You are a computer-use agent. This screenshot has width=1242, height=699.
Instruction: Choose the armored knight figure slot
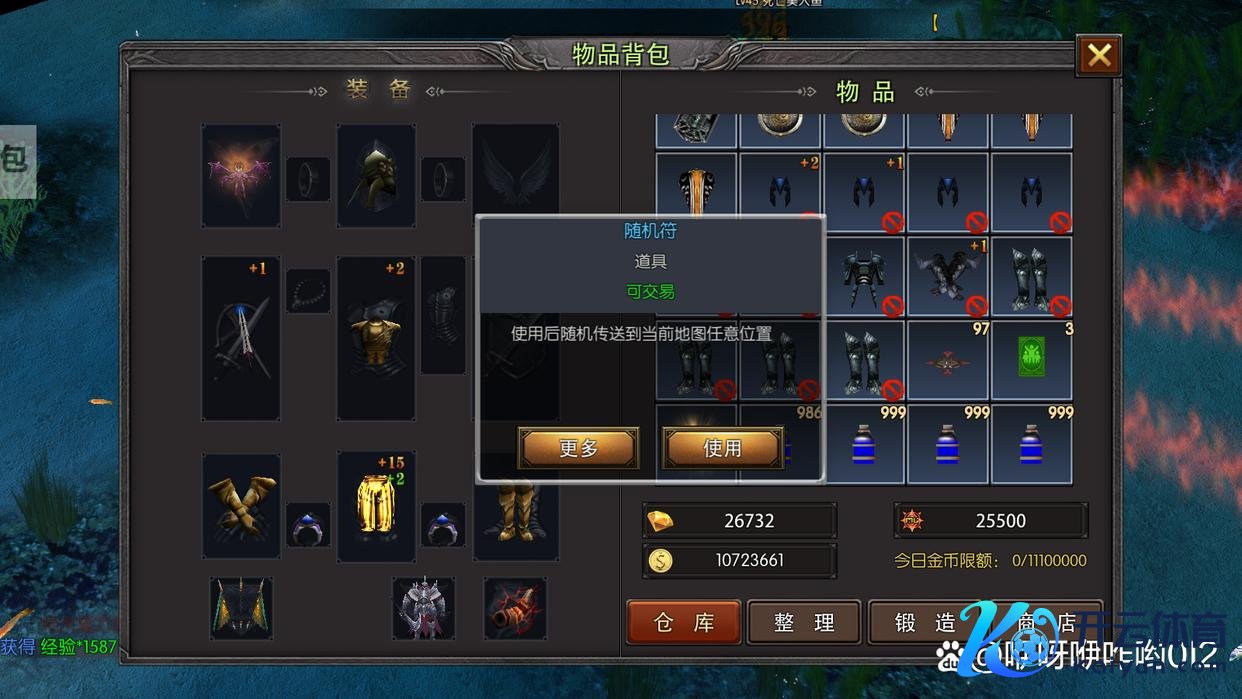tap(423, 608)
